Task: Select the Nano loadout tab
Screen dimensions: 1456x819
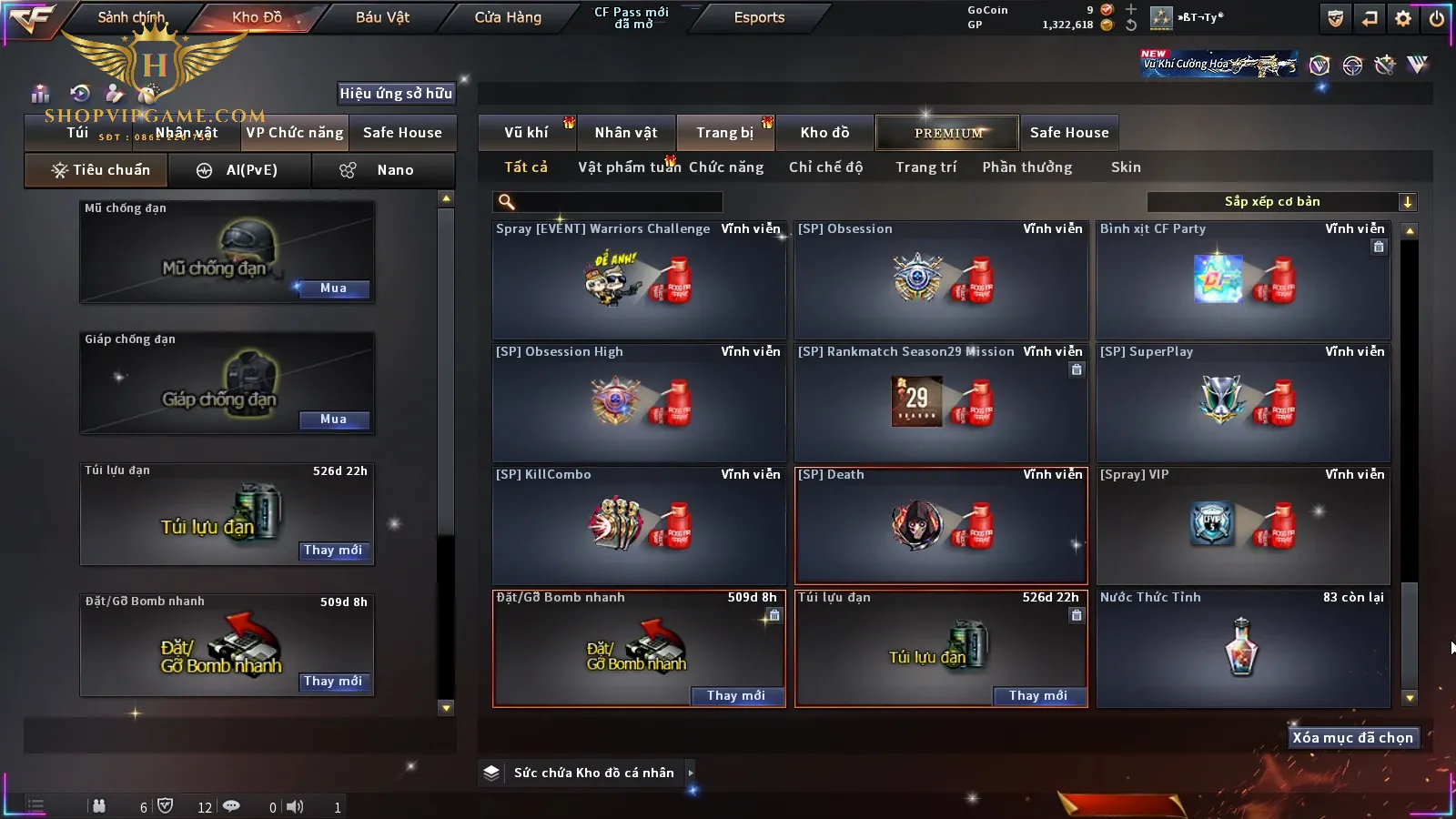Action: [x=382, y=170]
